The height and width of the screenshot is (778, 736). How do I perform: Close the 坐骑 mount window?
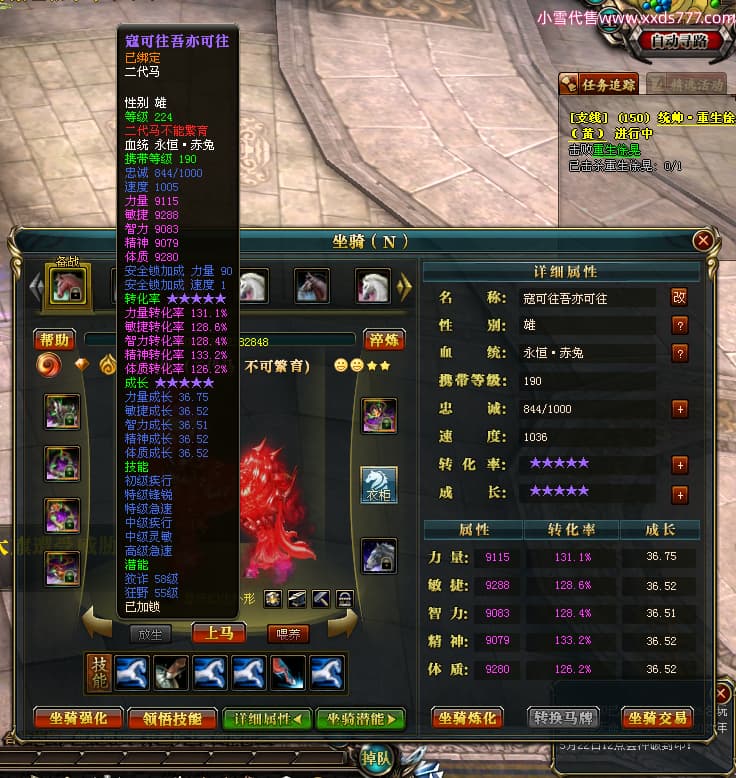pos(703,240)
